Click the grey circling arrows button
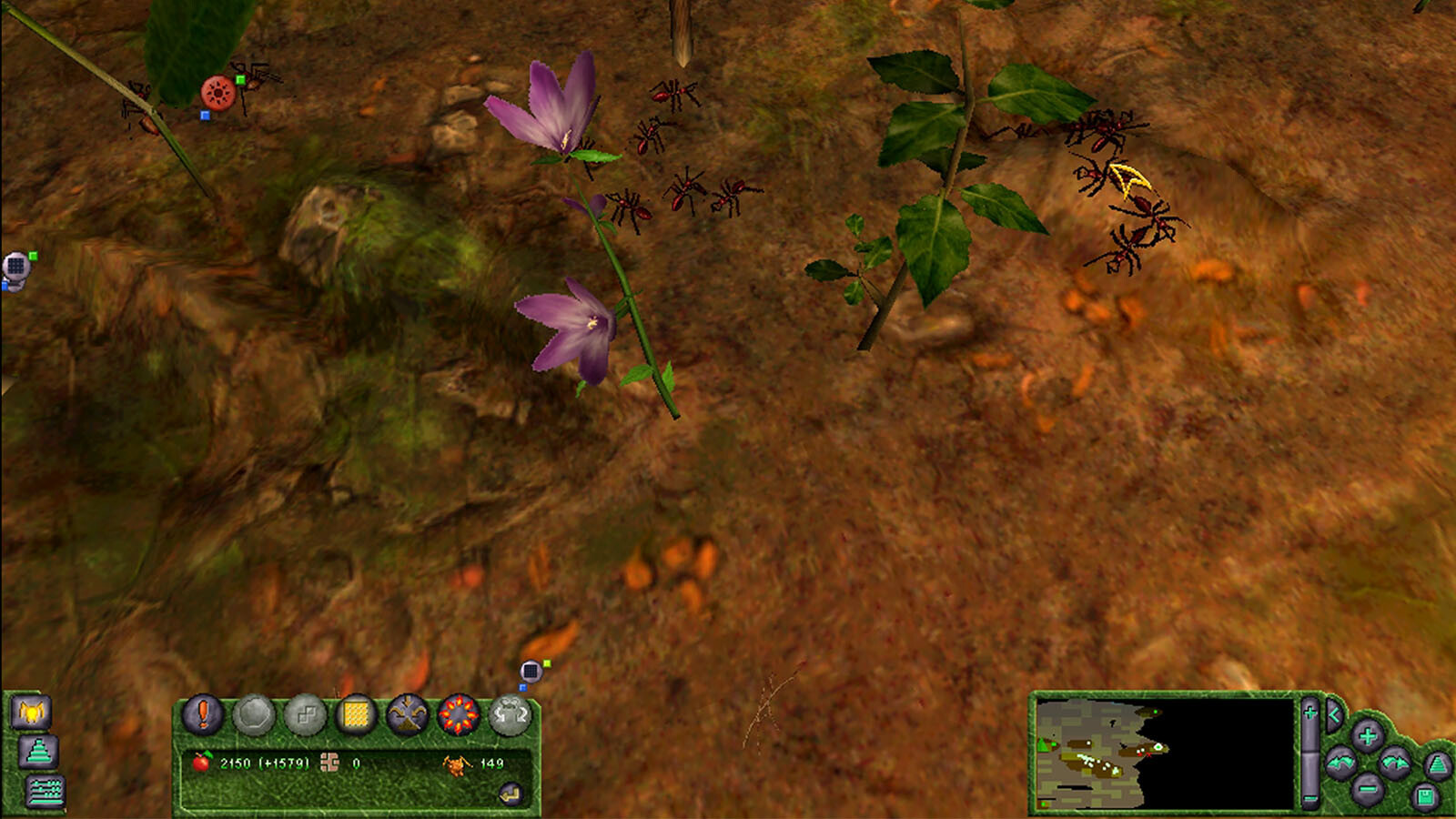 click(x=511, y=715)
